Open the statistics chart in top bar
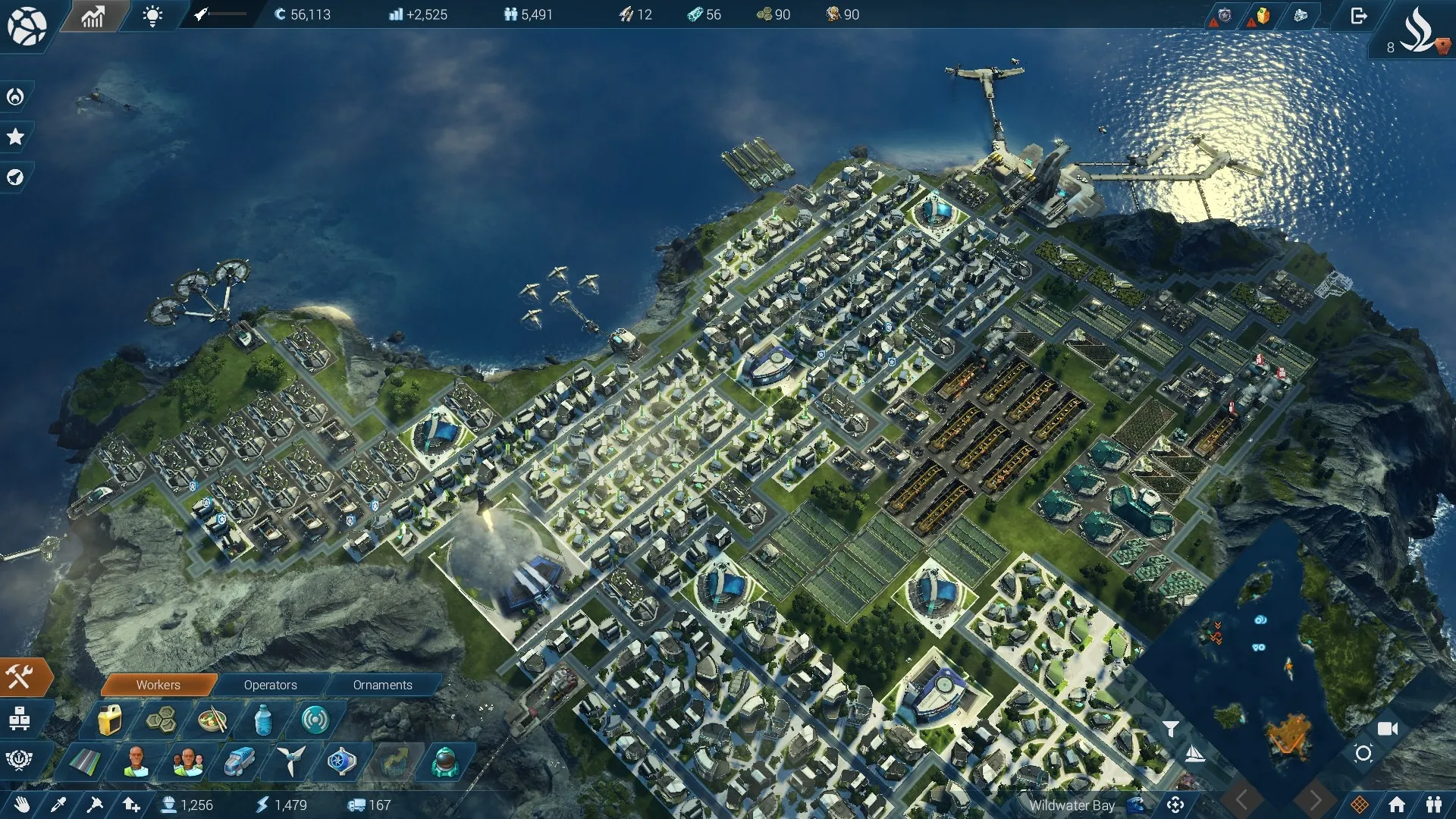 [93, 16]
